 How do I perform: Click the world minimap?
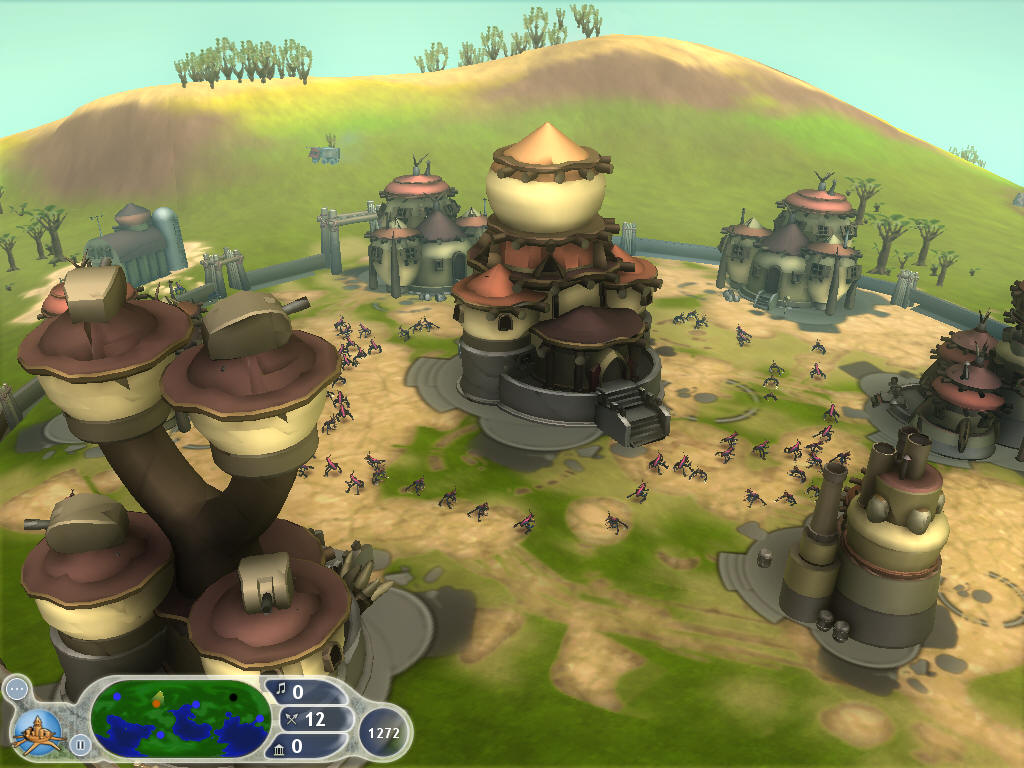tap(180, 720)
